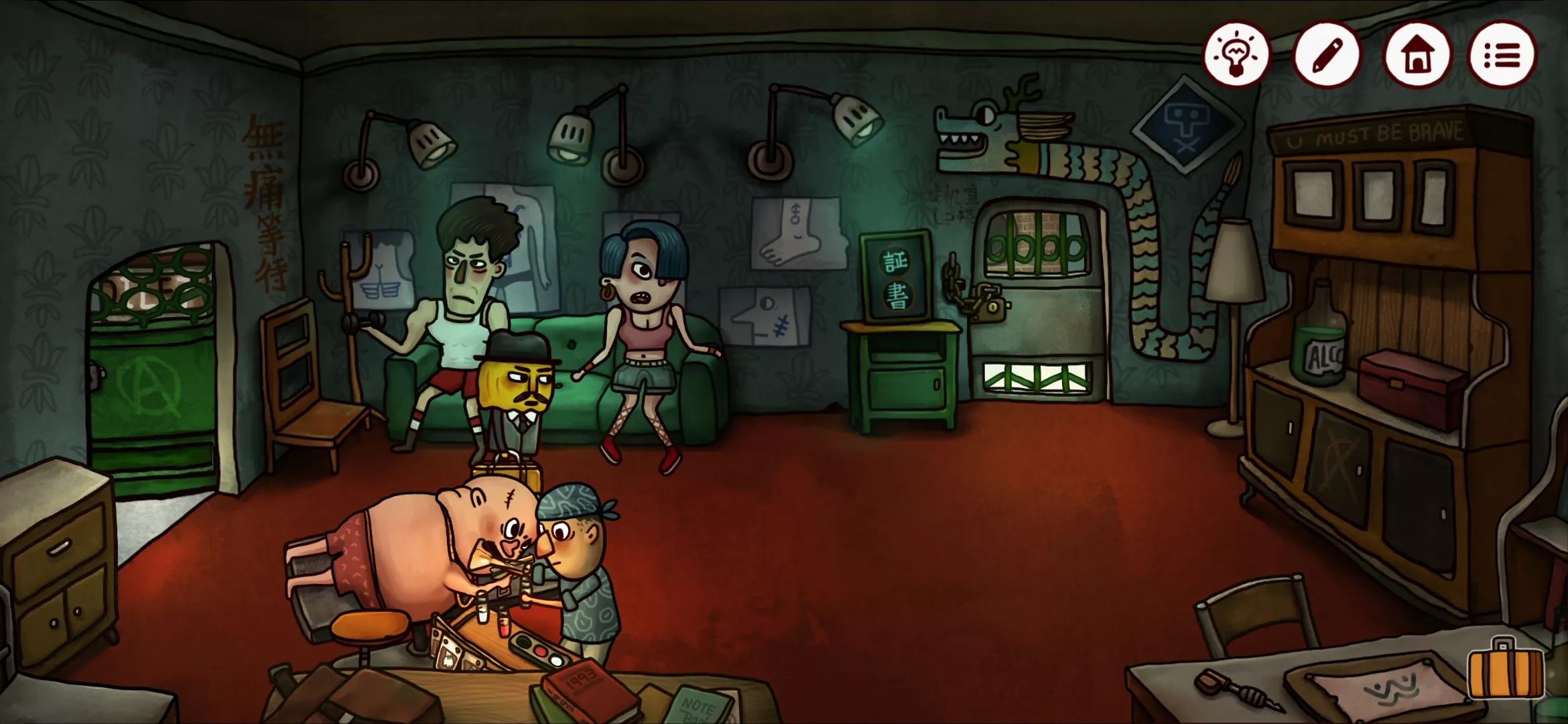Open the list menu button
The height and width of the screenshot is (724, 1568).
pos(1502,55)
